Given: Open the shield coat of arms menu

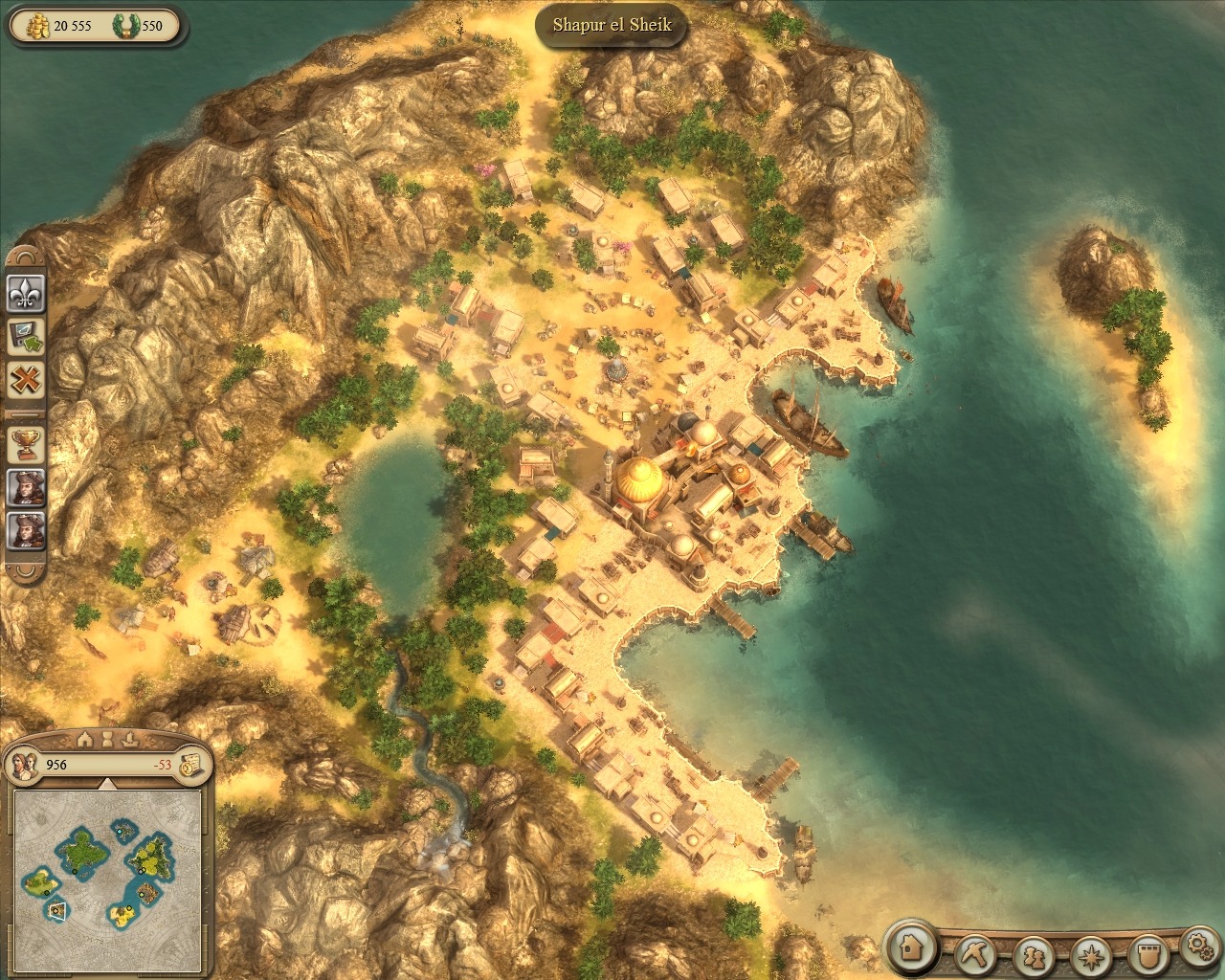Looking at the screenshot, I should (x=1147, y=954).
